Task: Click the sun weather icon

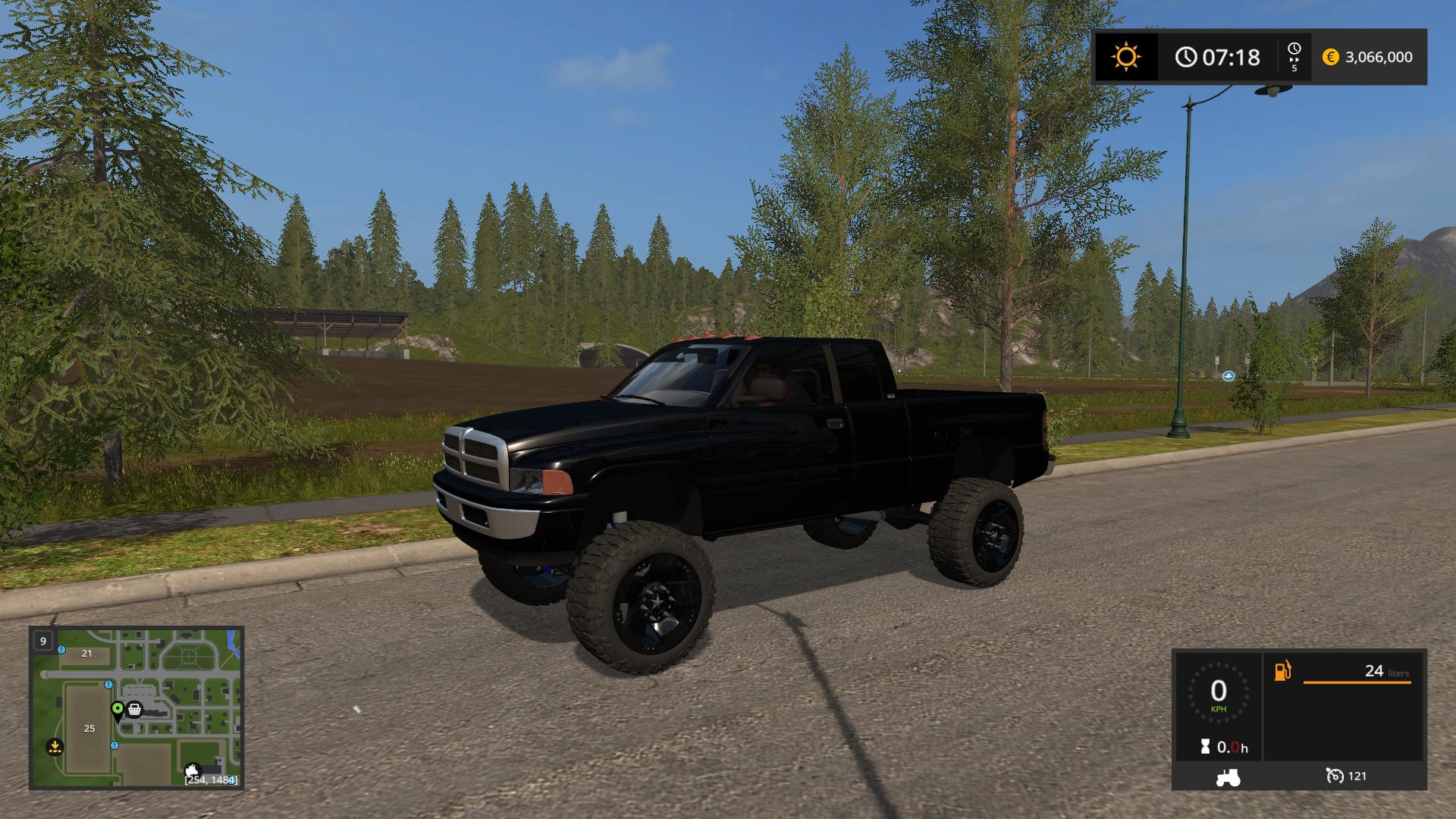Action: click(x=1125, y=57)
